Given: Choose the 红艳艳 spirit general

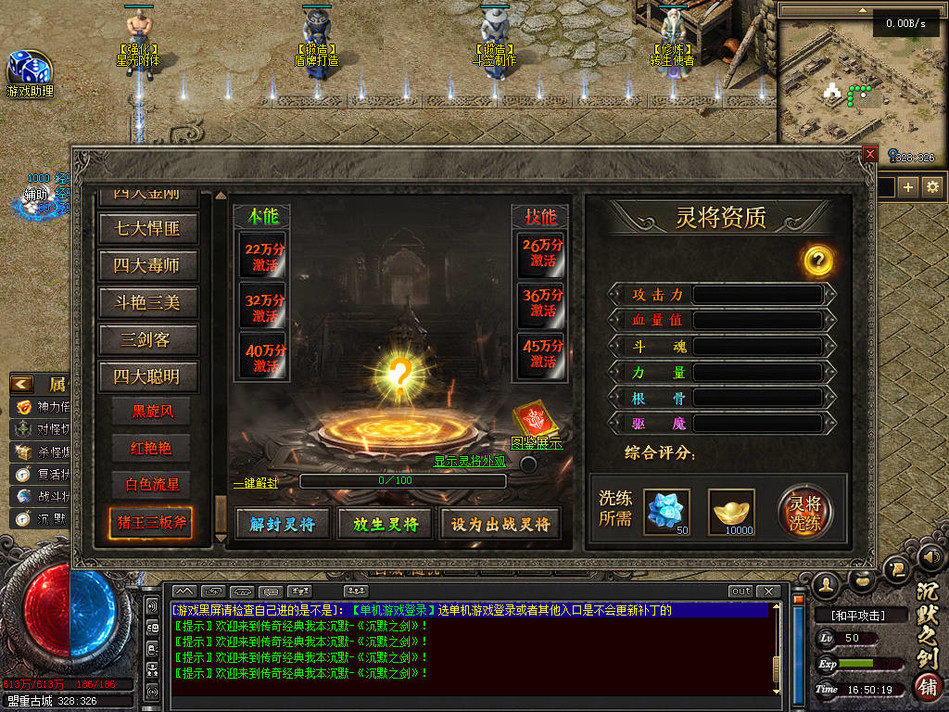Looking at the screenshot, I should (152, 447).
